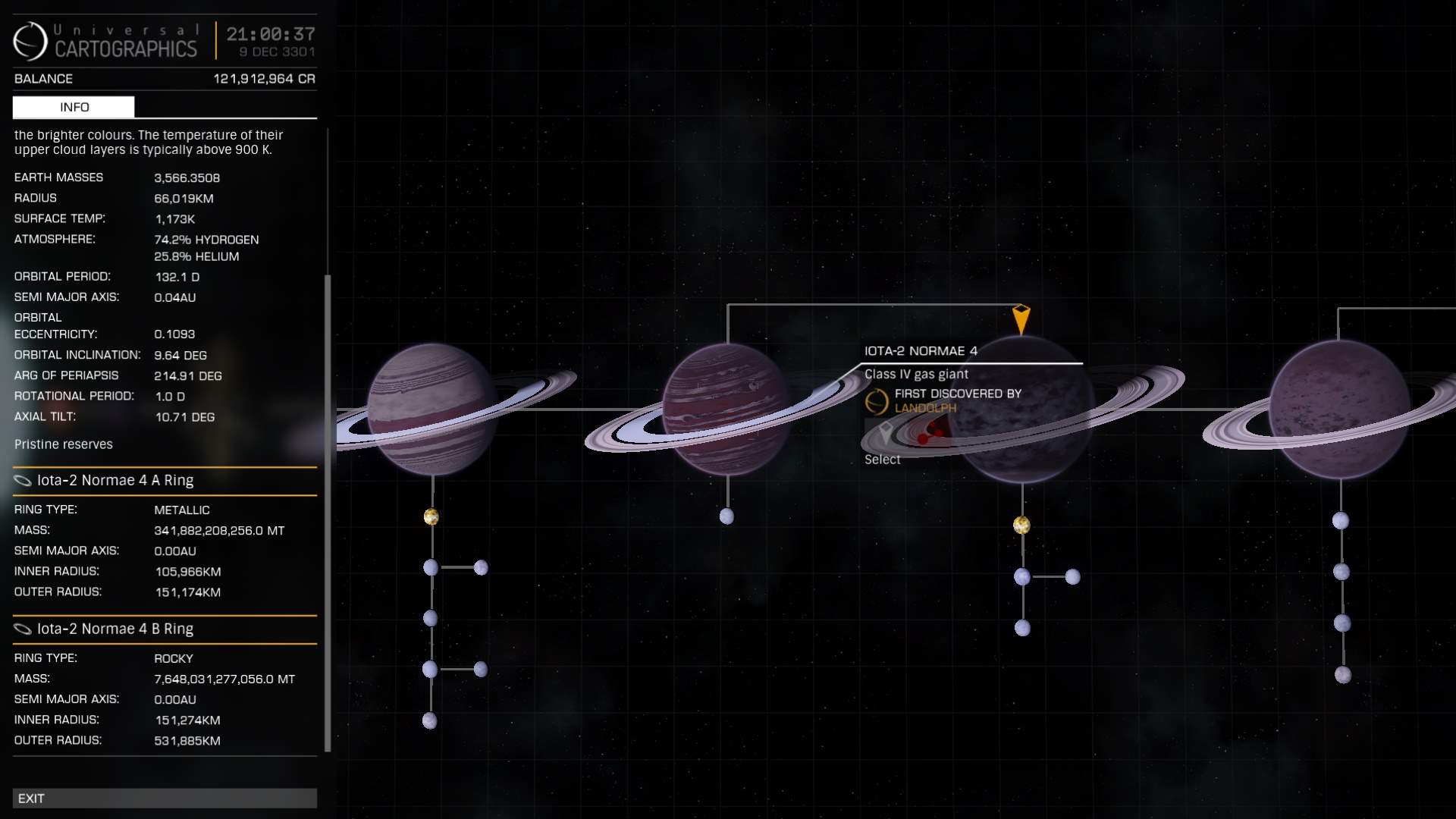Viewport: 1456px width, 819px height.
Task: Pick the red-banded ringed gas giant
Action: pyautogui.click(x=726, y=409)
